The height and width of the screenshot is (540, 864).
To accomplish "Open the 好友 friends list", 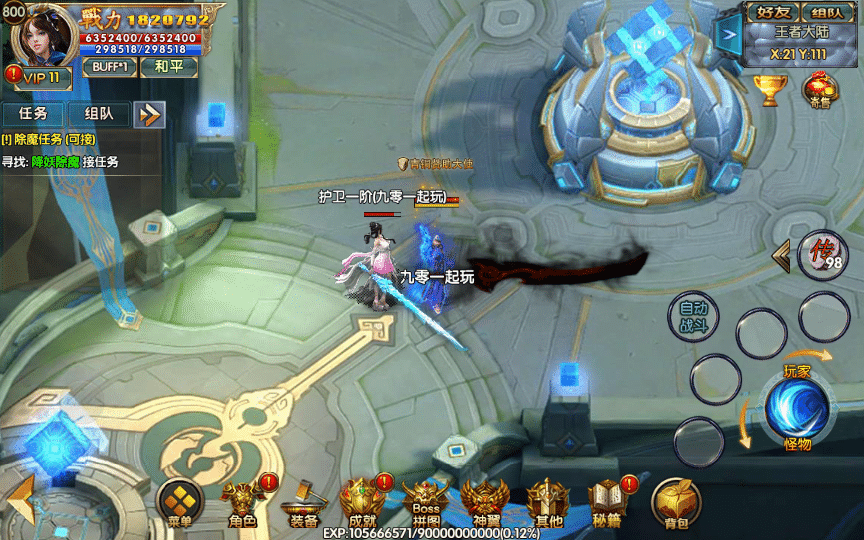I will click(x=773, y=13).
